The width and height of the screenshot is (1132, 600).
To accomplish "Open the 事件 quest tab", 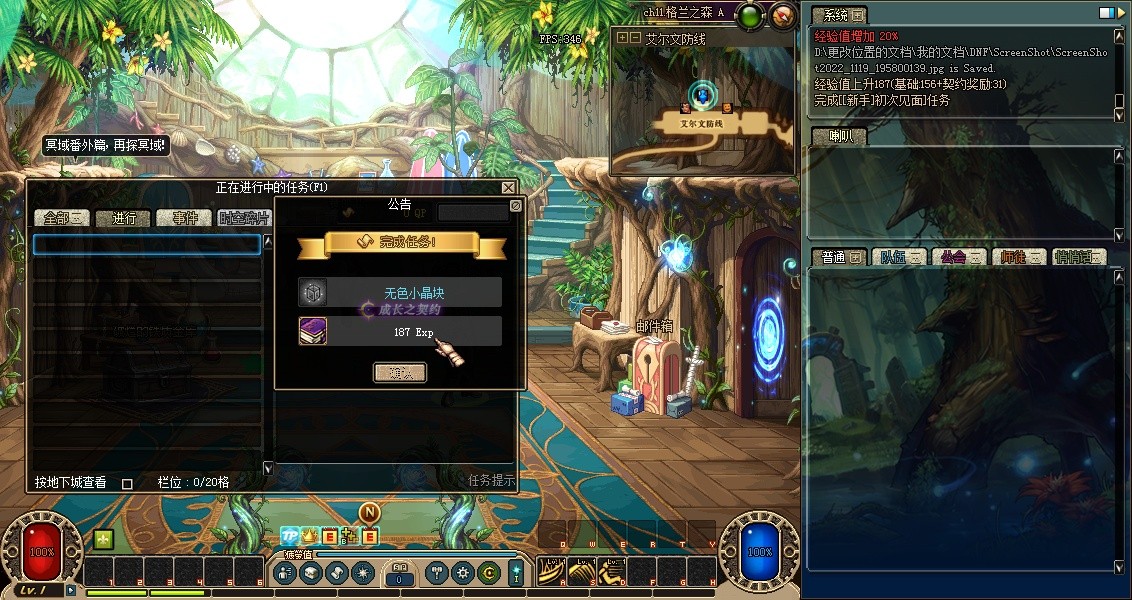I will (185, 218).
